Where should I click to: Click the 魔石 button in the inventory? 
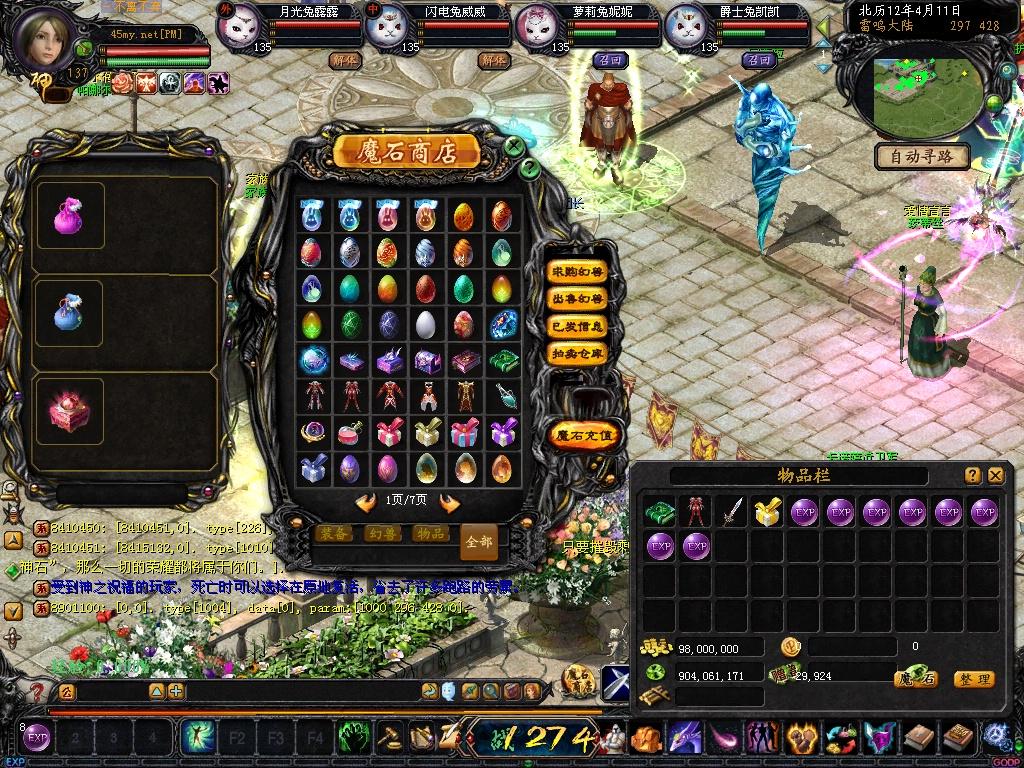click(x=915, y=679)
